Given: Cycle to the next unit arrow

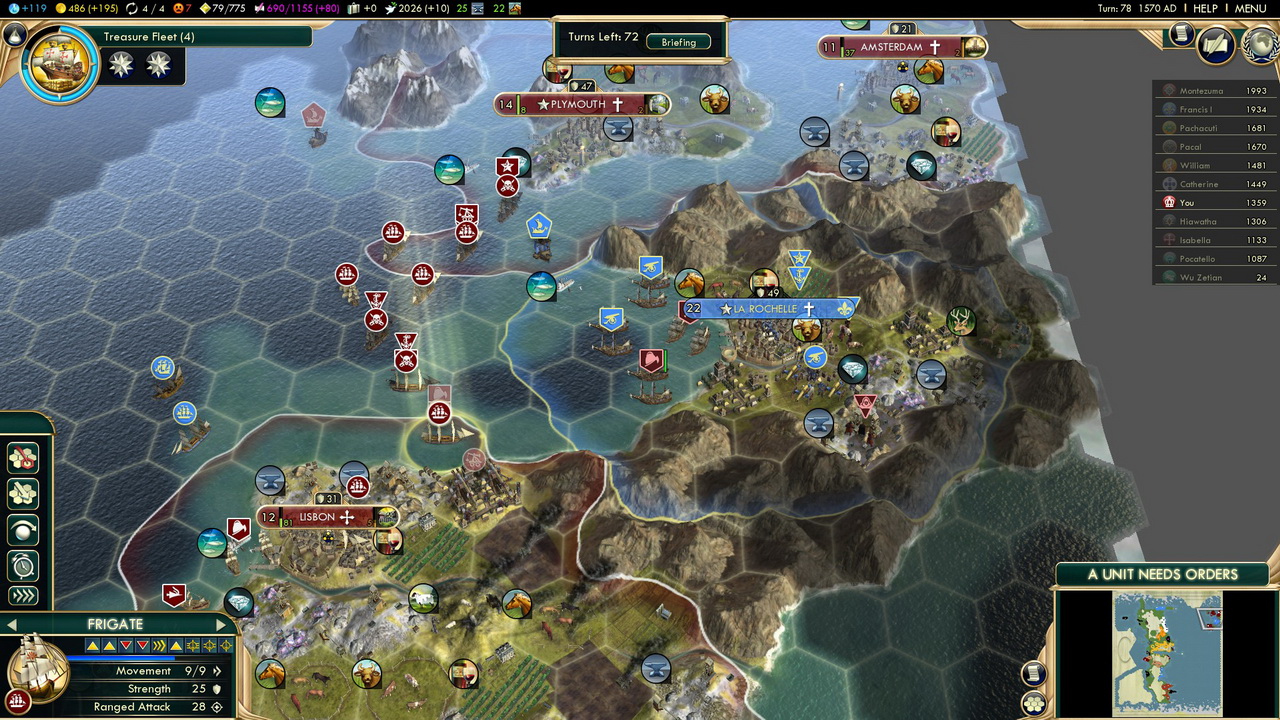Looking at the screenshot, I should coord(221,625).
